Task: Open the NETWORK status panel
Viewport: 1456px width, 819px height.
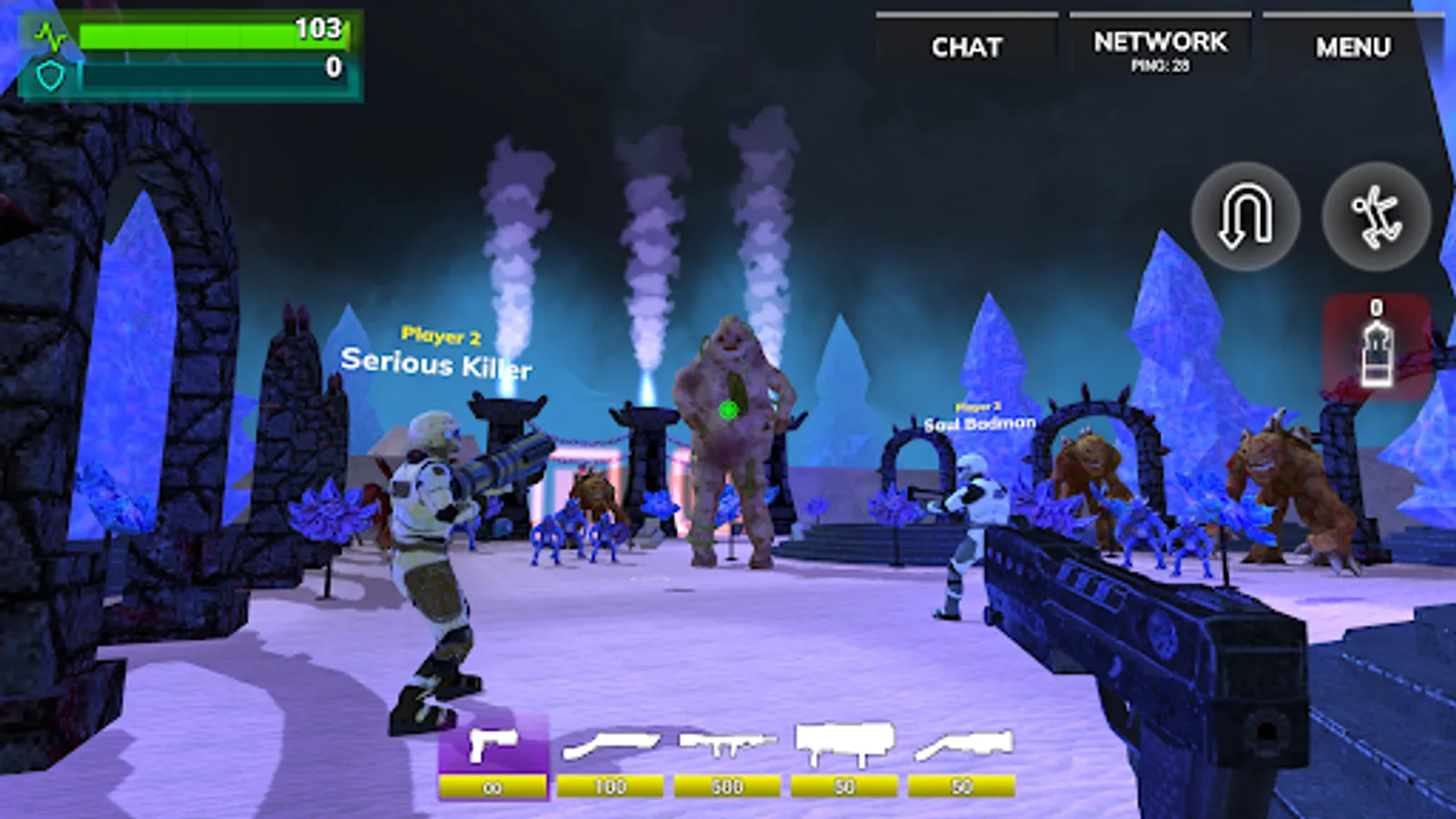Action: tap(1158, 41)
